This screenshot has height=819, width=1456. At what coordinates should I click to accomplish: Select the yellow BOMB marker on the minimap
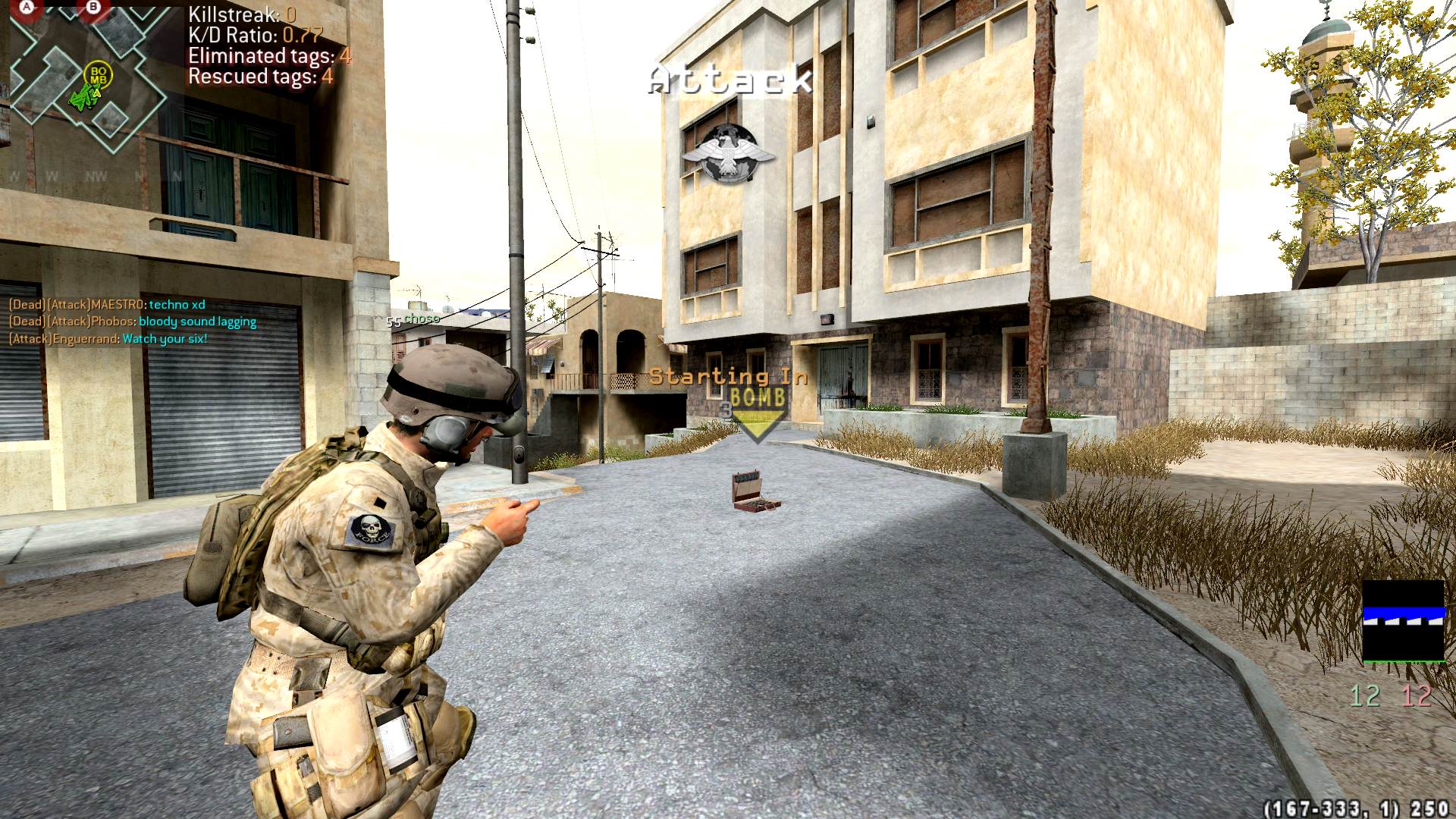[x=99, y=75]
